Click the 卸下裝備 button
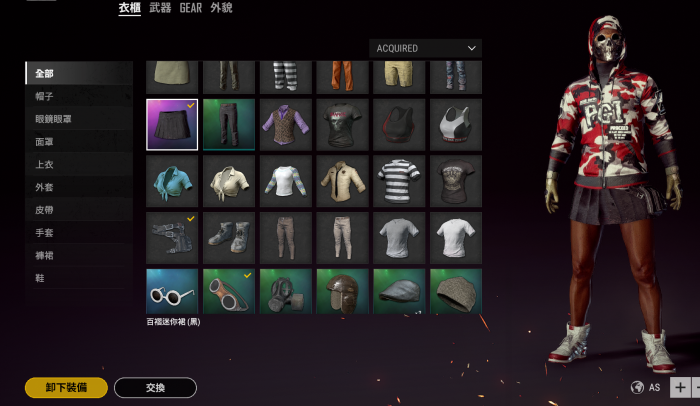The image size is (700, 406). pyautogui.click(x=66, y=387)
